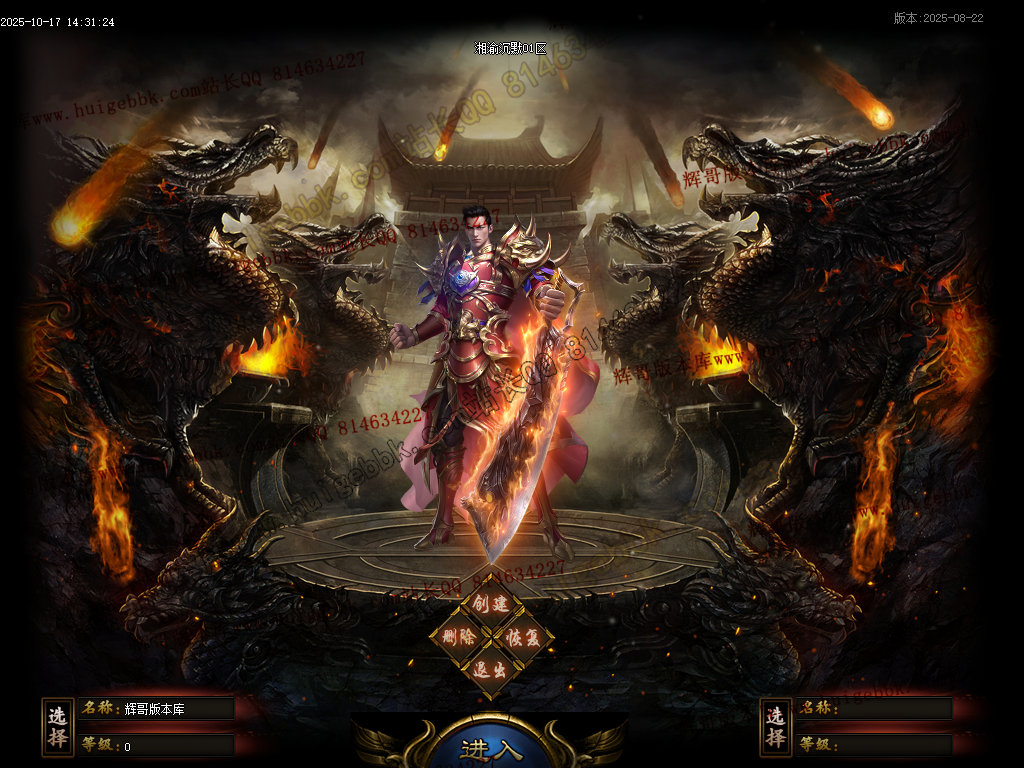
Task: Choose the 选择 button for the empty character slot
Action: (775, 727)
